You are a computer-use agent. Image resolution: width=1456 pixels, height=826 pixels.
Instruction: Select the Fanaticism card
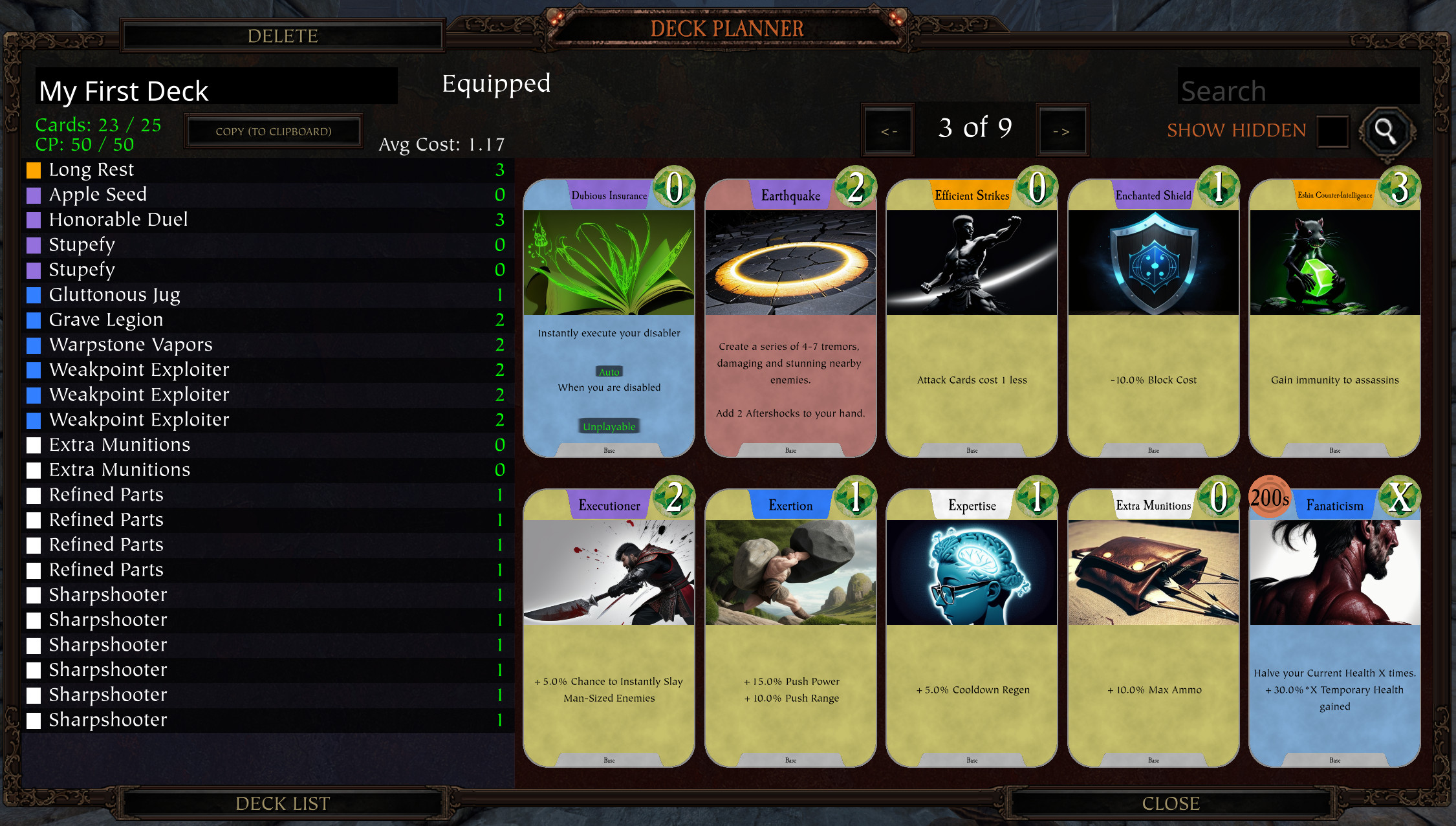point(1334,628)
